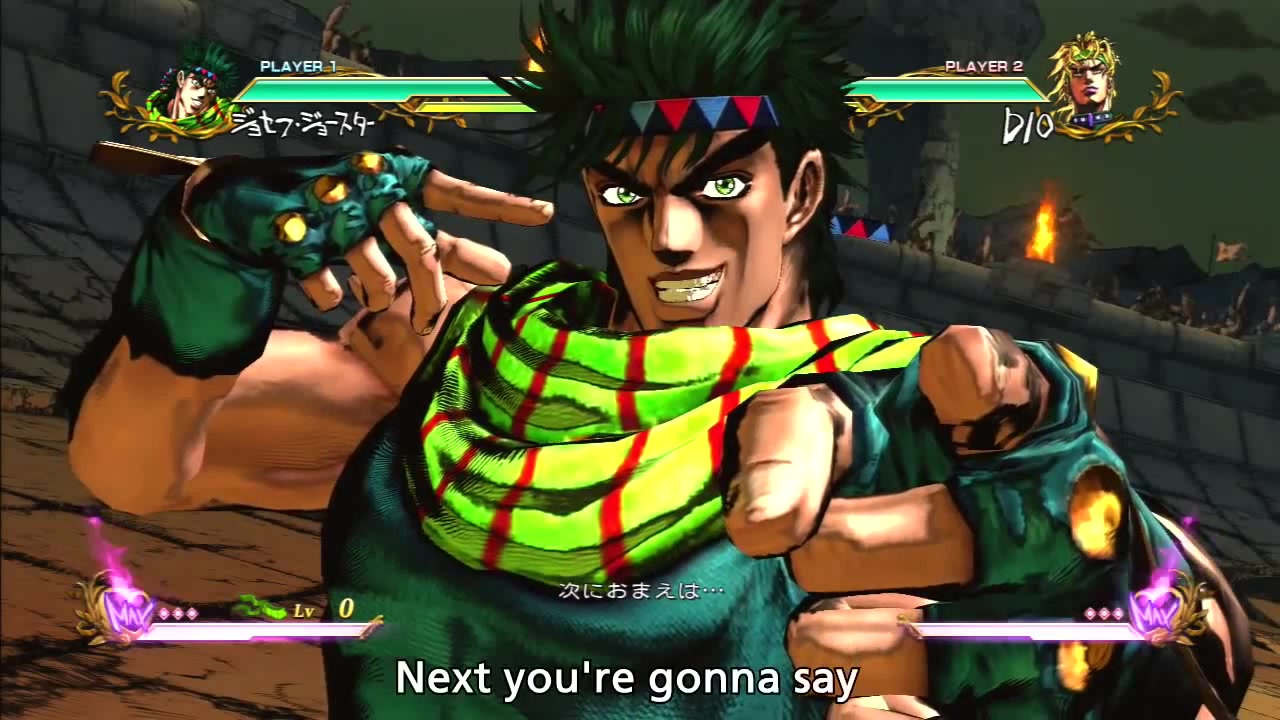This screenshot has height=720, width=1280.
Task: Select Player 2's purple MAX heart icon
Action: pos(1156,608)
